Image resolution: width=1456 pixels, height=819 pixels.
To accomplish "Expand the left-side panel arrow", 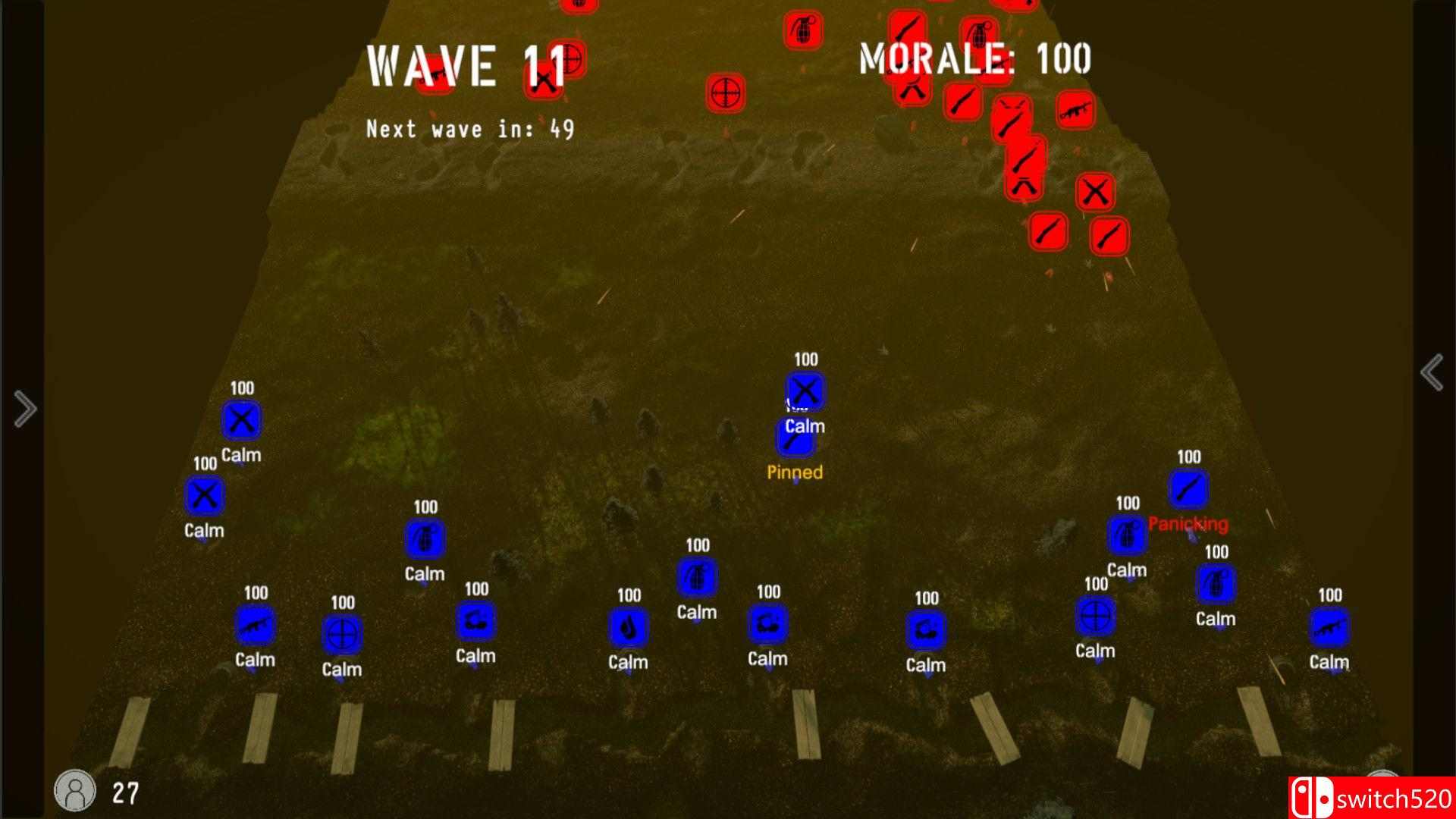I will pyautogui.click(x=25, y=409).
